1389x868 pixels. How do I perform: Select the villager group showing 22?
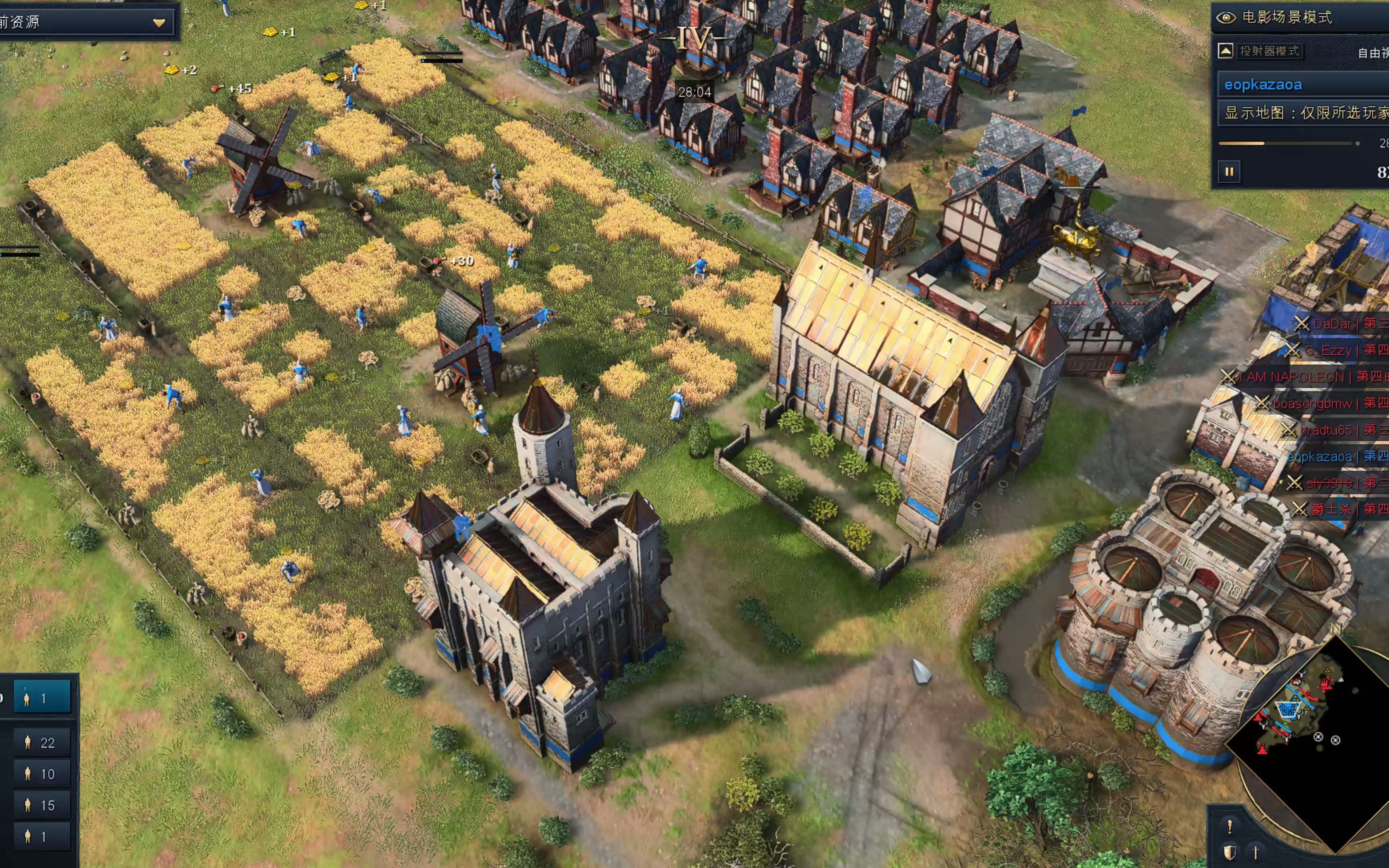click(41, 742)
